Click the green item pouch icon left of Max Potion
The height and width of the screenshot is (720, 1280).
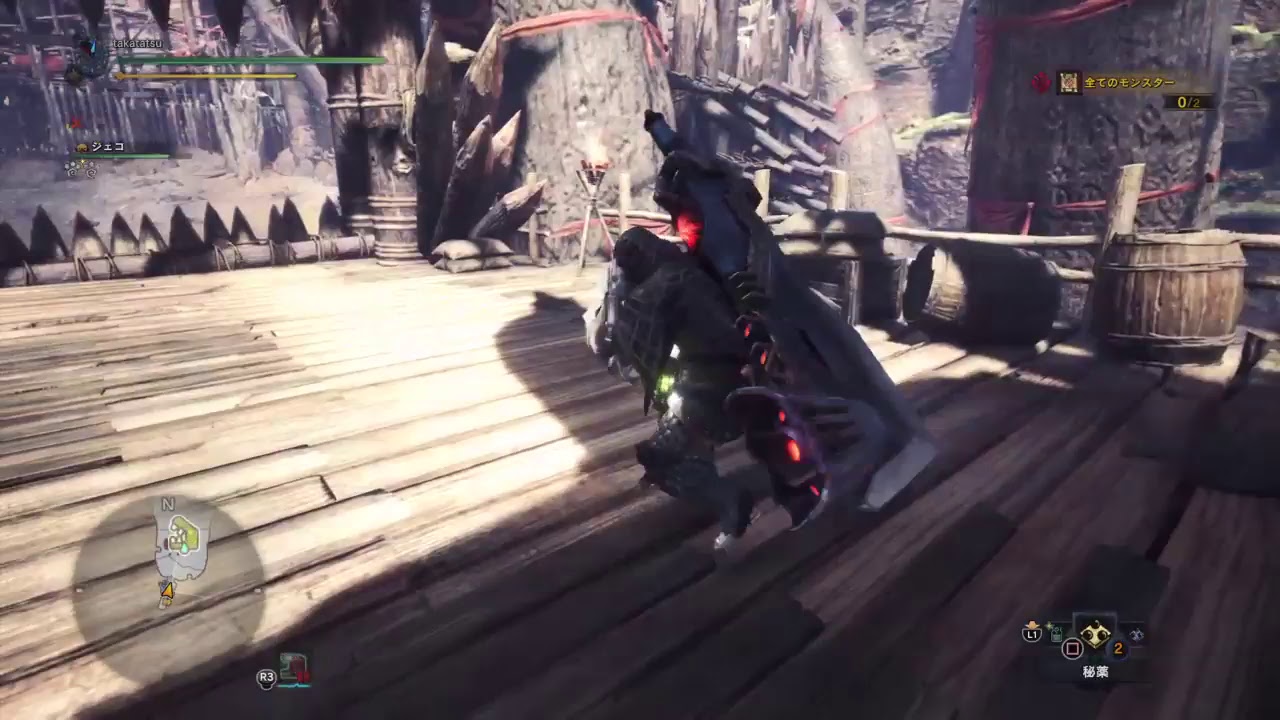pyautogui.click(x=1055, y=632)
